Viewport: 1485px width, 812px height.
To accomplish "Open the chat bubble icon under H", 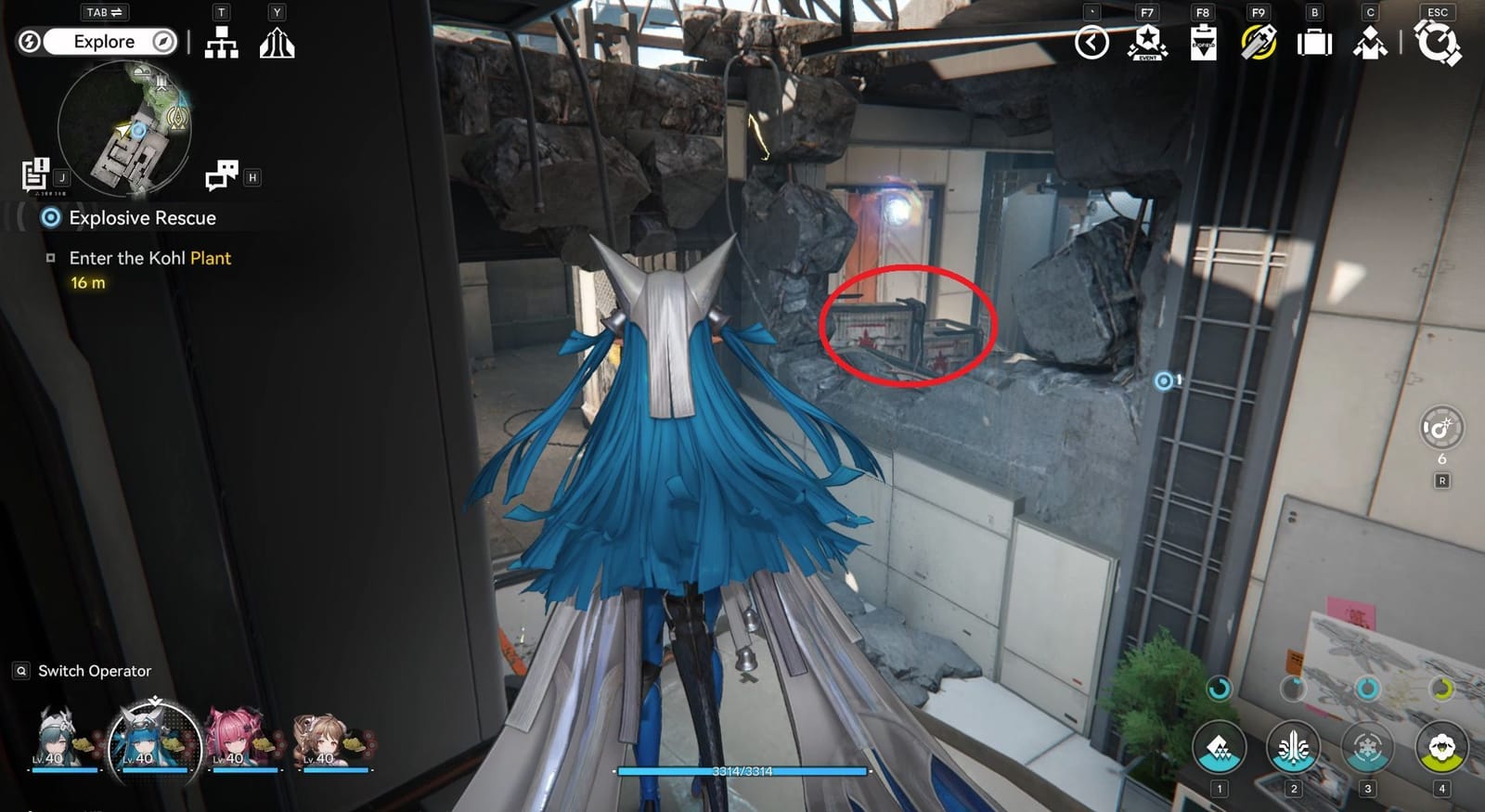I will click(x=222, y=173).
